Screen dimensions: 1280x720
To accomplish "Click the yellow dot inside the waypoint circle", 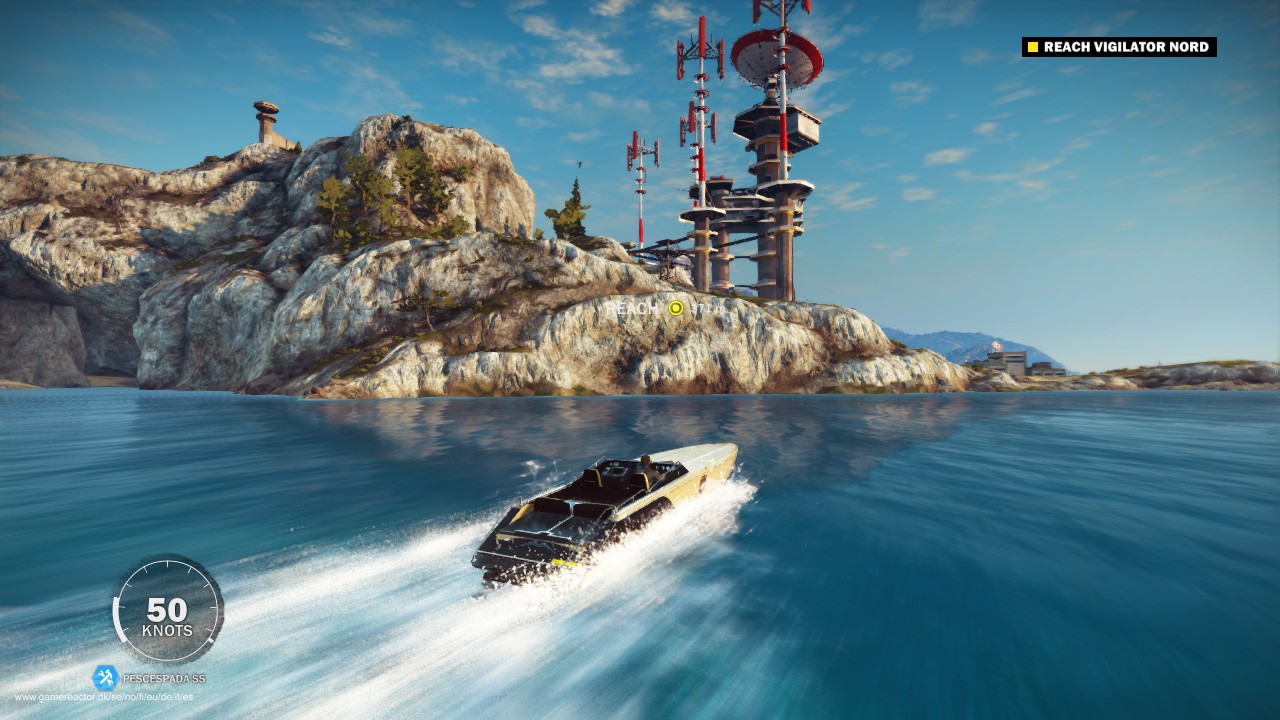I will click(676, 308).
